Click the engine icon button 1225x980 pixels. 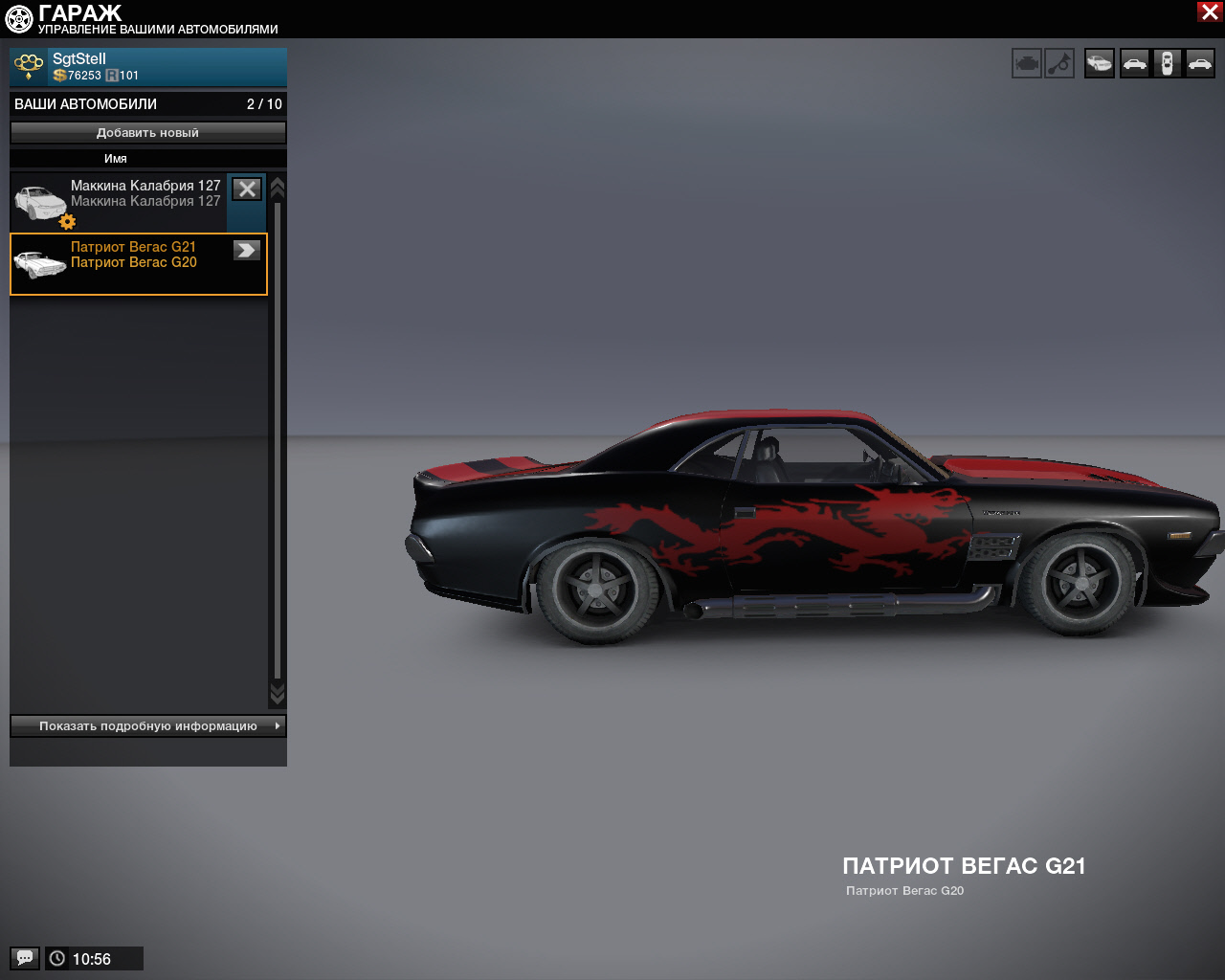(x=1027, y=64)
